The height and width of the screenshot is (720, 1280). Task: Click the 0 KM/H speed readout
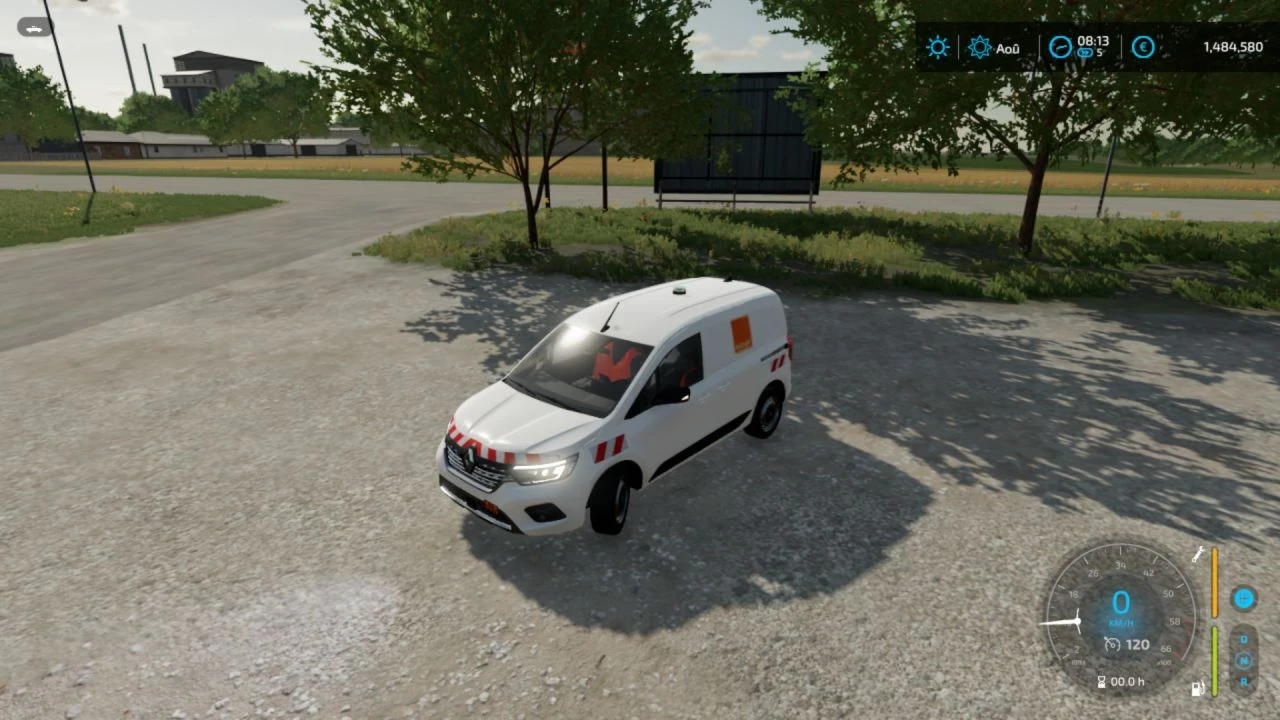pyautogui.click(x=1120, y=601)
